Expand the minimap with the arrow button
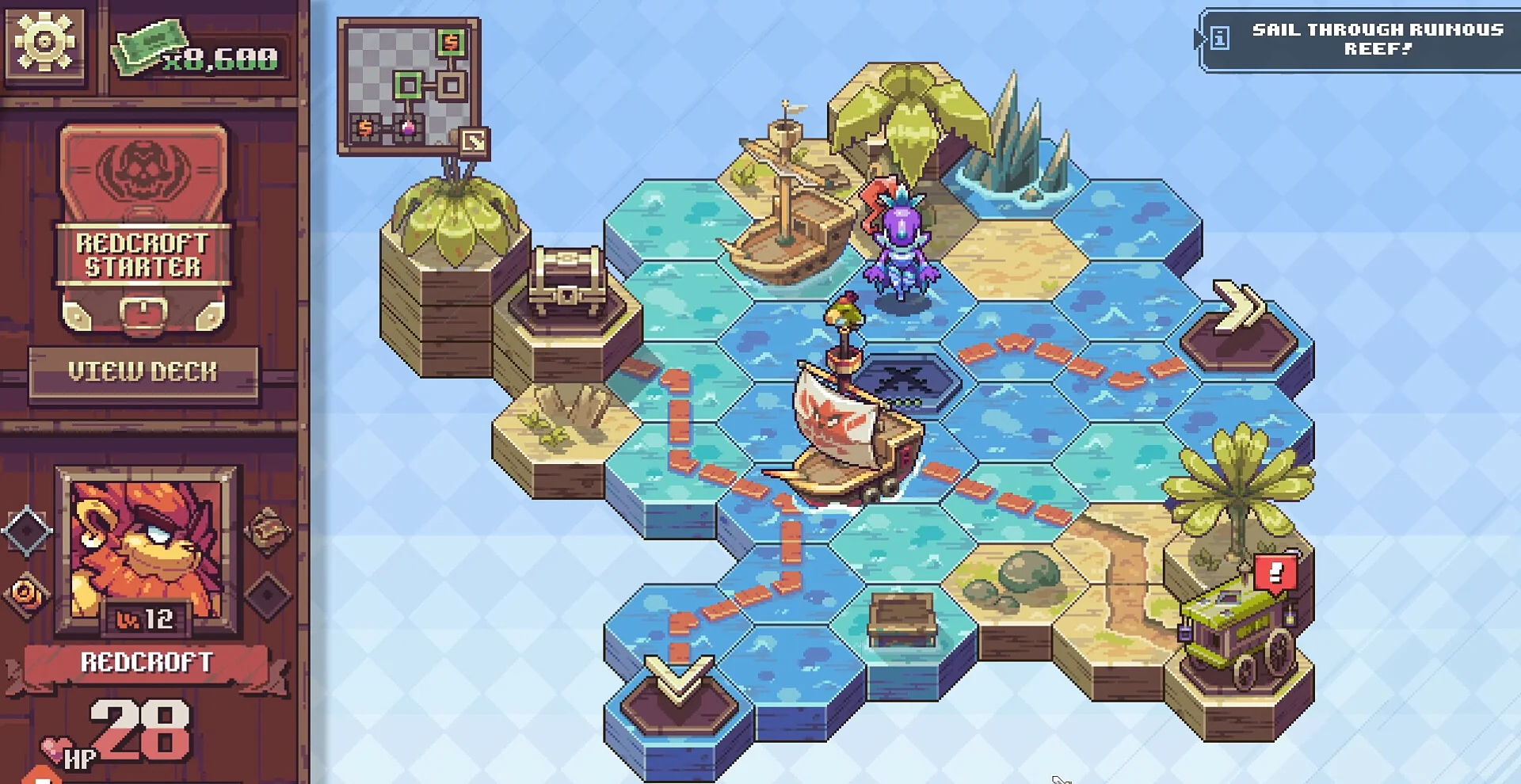Image resolution: width=1521 pixels, height=784 pixels. (x=474, y=143)
